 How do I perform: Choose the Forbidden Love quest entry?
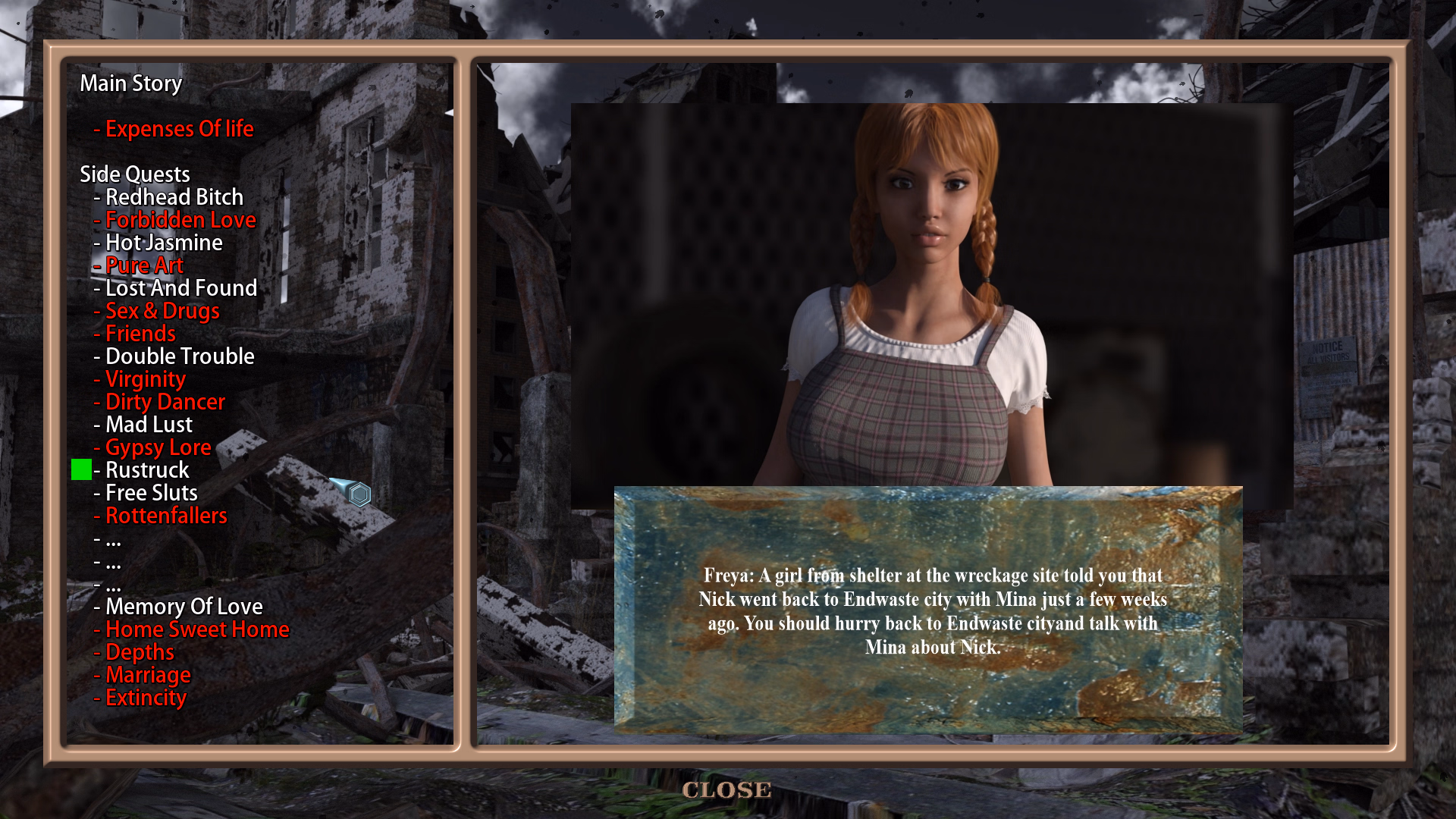[x=180, y=220]
